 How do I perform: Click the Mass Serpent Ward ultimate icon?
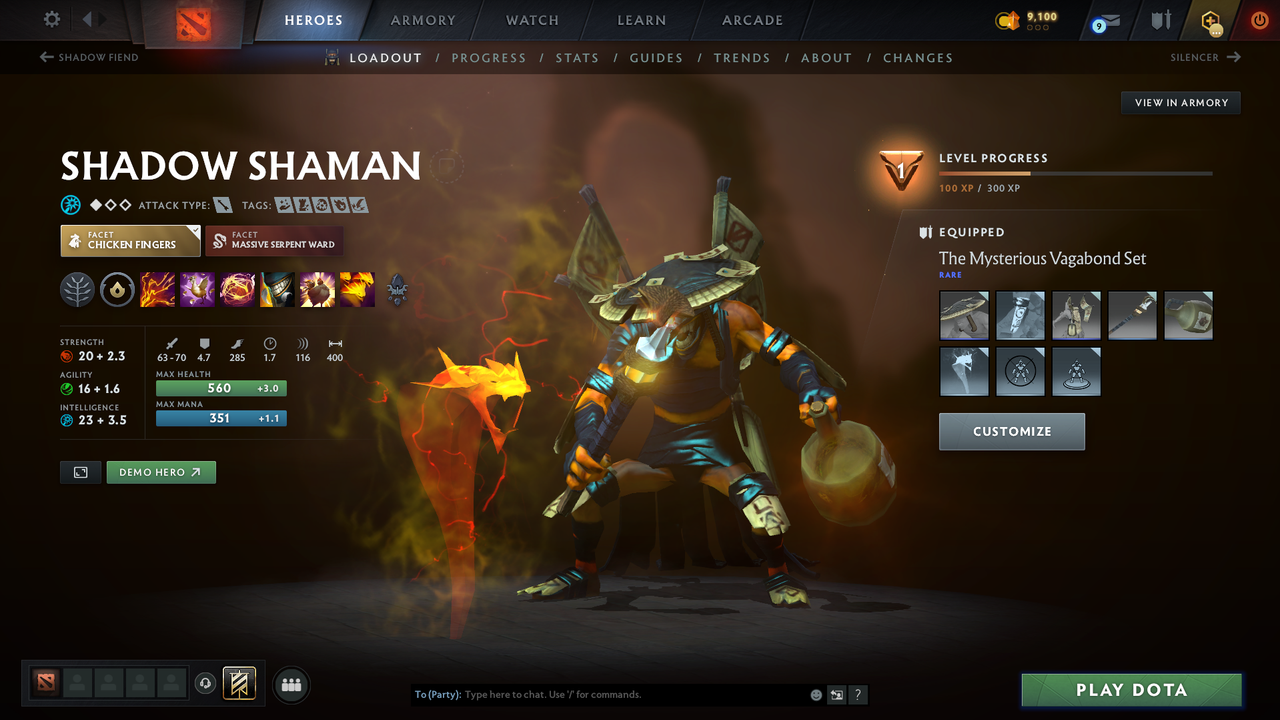click(x=357, y=290)
